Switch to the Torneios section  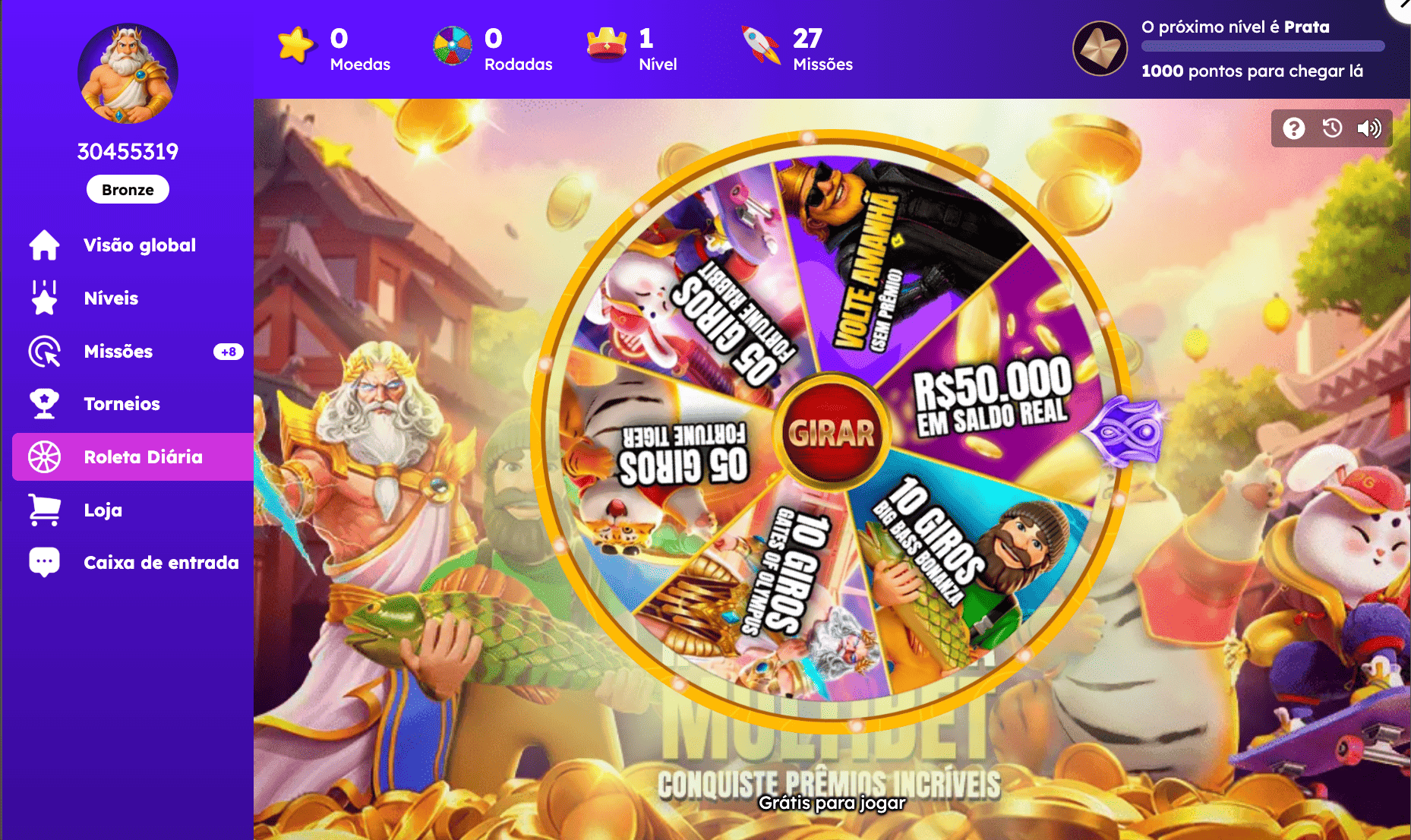[x=121, y=404]
